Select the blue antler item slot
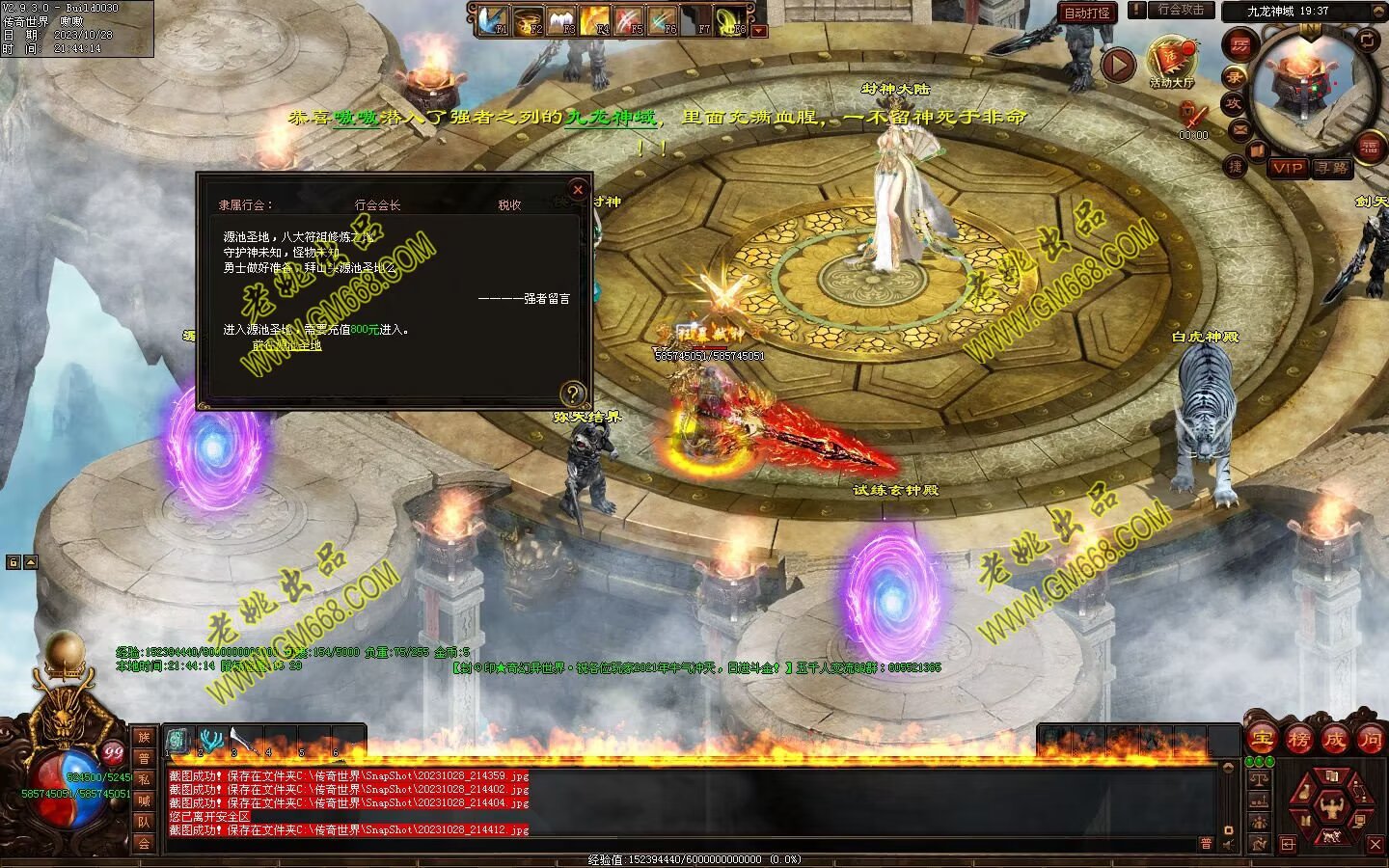Screen dimensions: 1389x868 click(211, 740)
